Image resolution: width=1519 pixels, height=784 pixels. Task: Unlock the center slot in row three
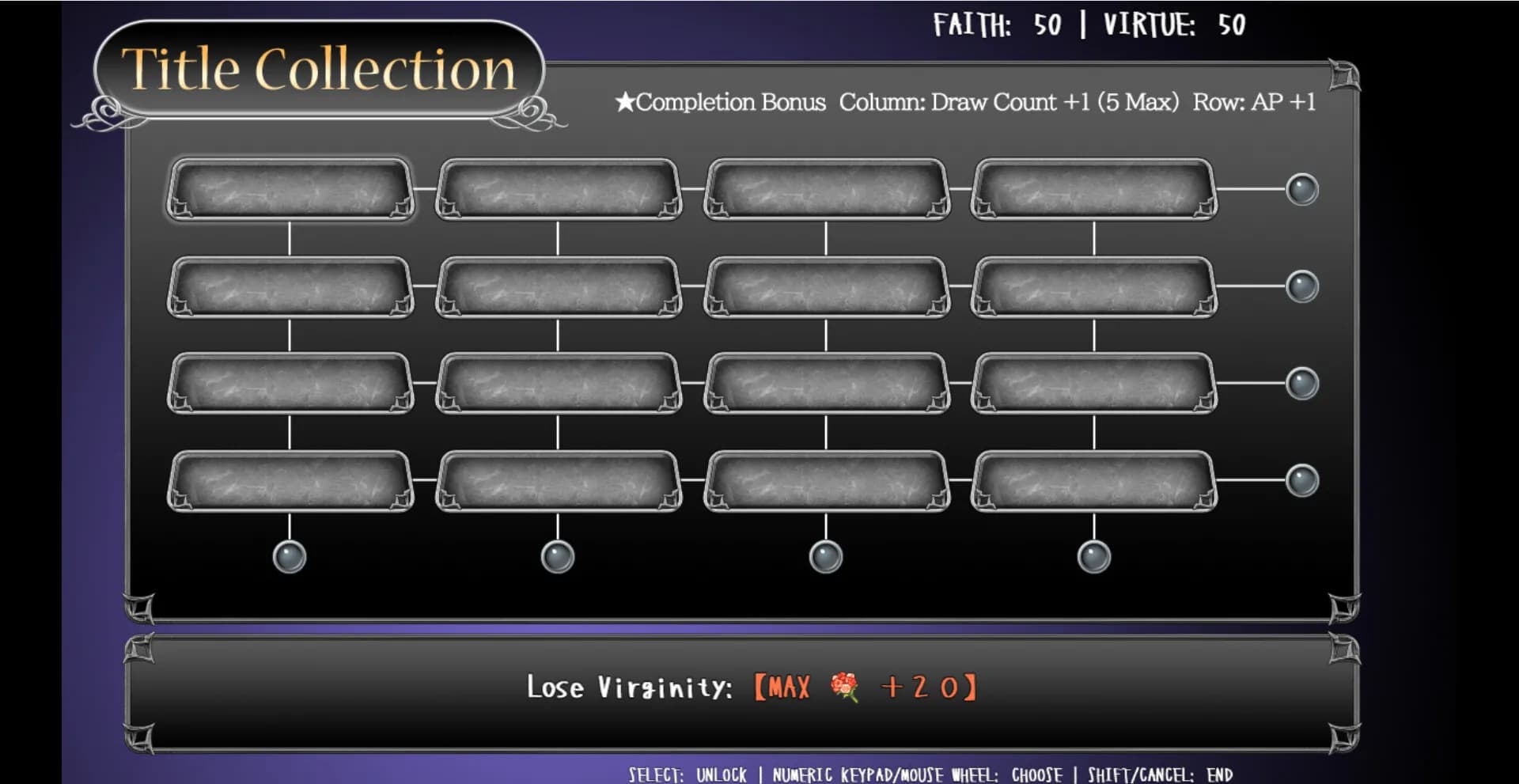click(825, 384)
